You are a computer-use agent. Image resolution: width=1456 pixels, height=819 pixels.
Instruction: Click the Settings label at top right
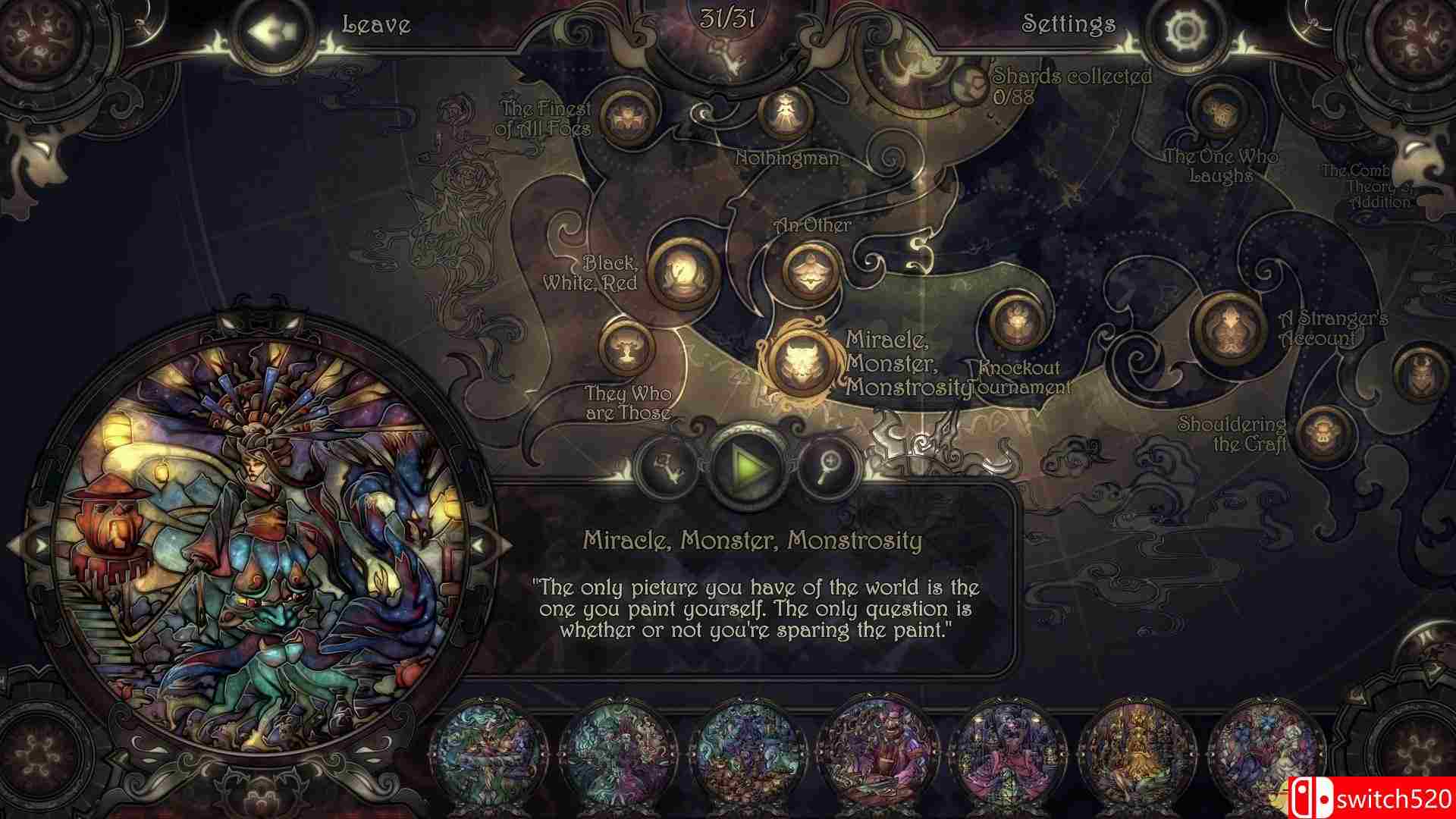click(x=1068, y=24)
